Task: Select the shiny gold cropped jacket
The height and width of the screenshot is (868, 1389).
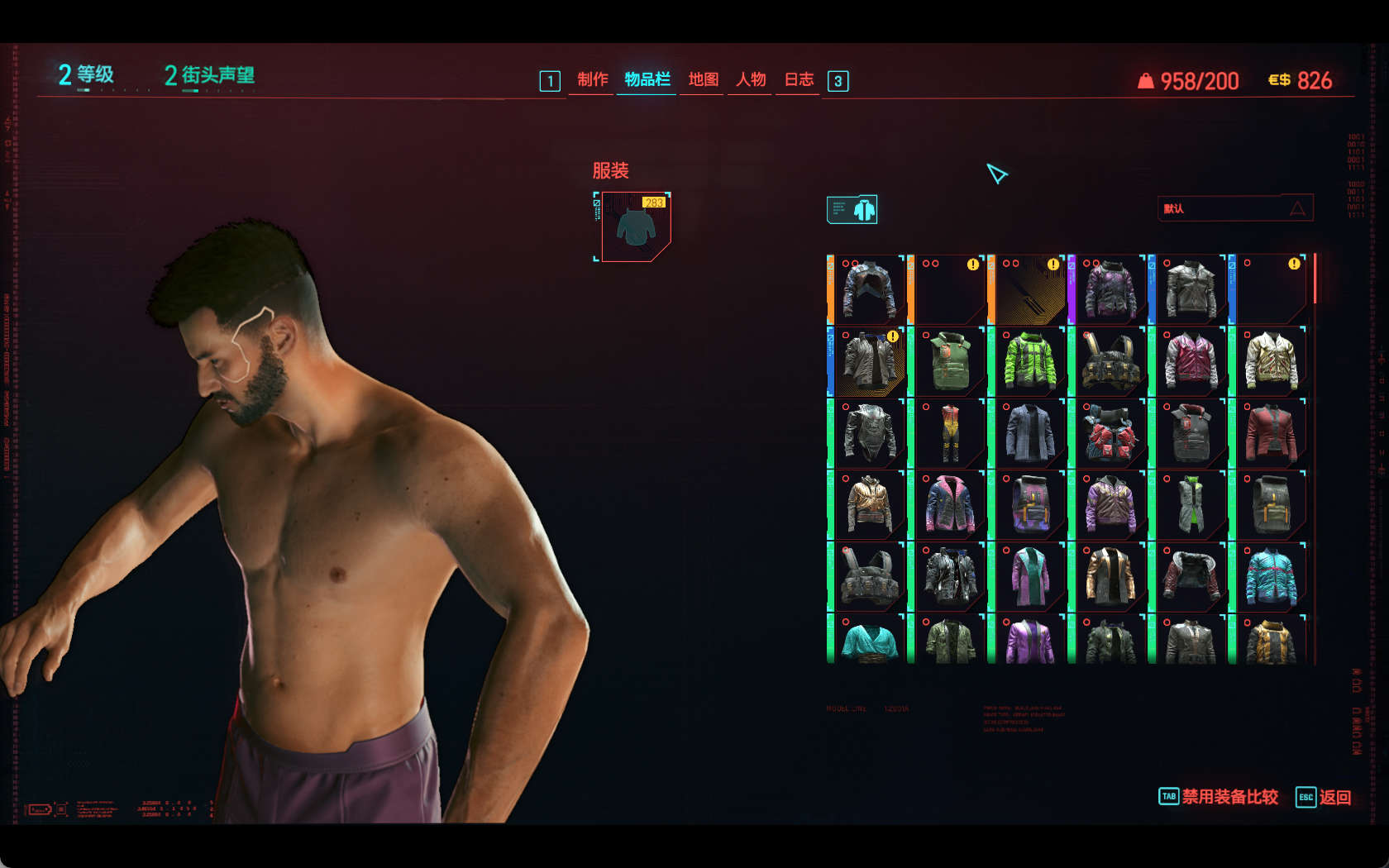Action: point(869,505)
